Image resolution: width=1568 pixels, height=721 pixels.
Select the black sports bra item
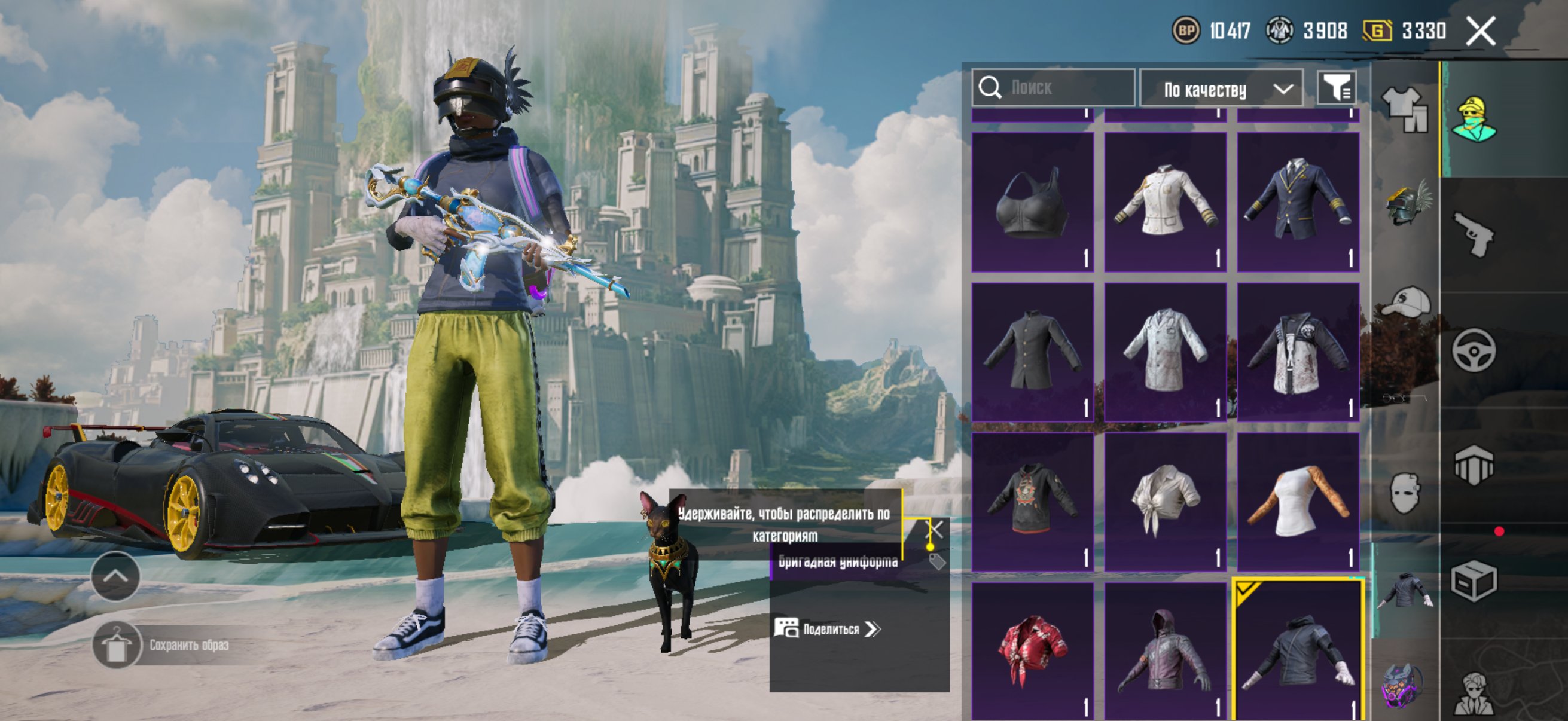[1032, 202]
